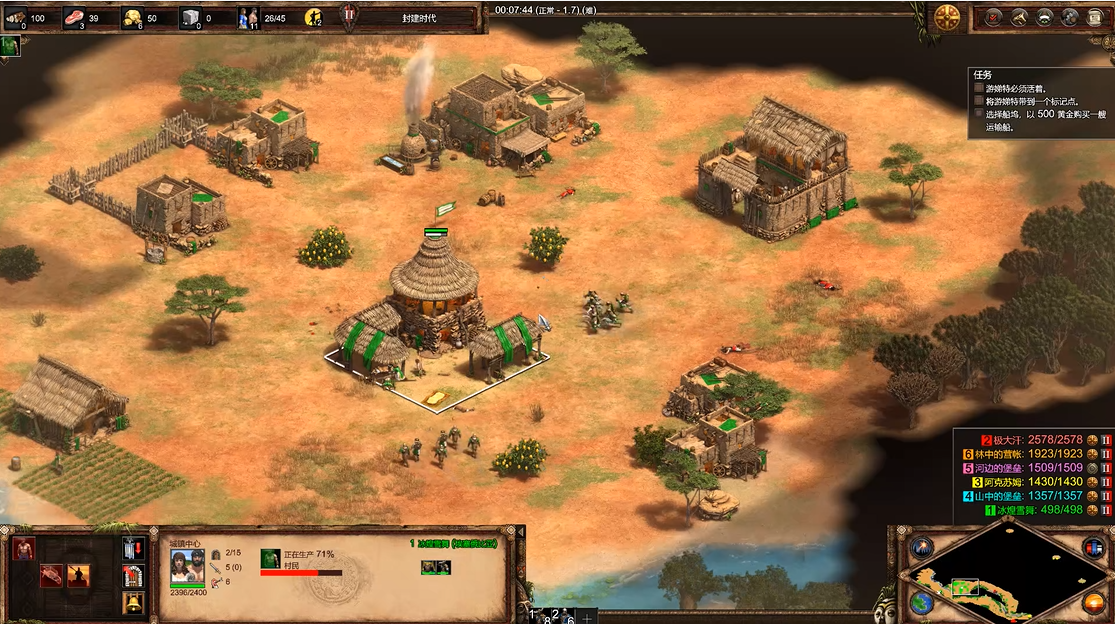Image resolution: width=1115 pixels, height=624 pixels.
Task: Ring the town bell
Action: [133, 603]
